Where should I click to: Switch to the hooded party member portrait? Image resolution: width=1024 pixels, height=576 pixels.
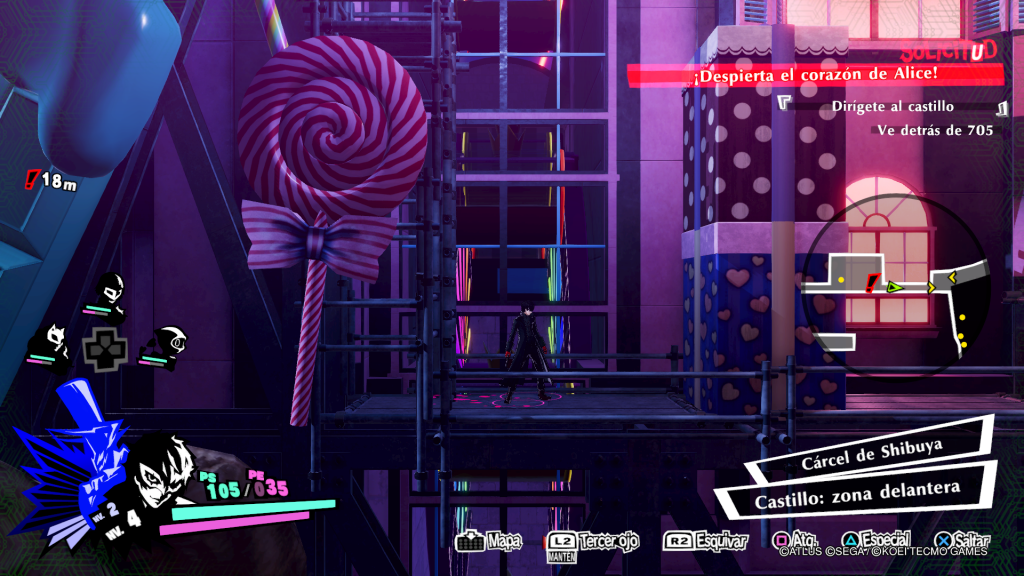coord(163,345)
